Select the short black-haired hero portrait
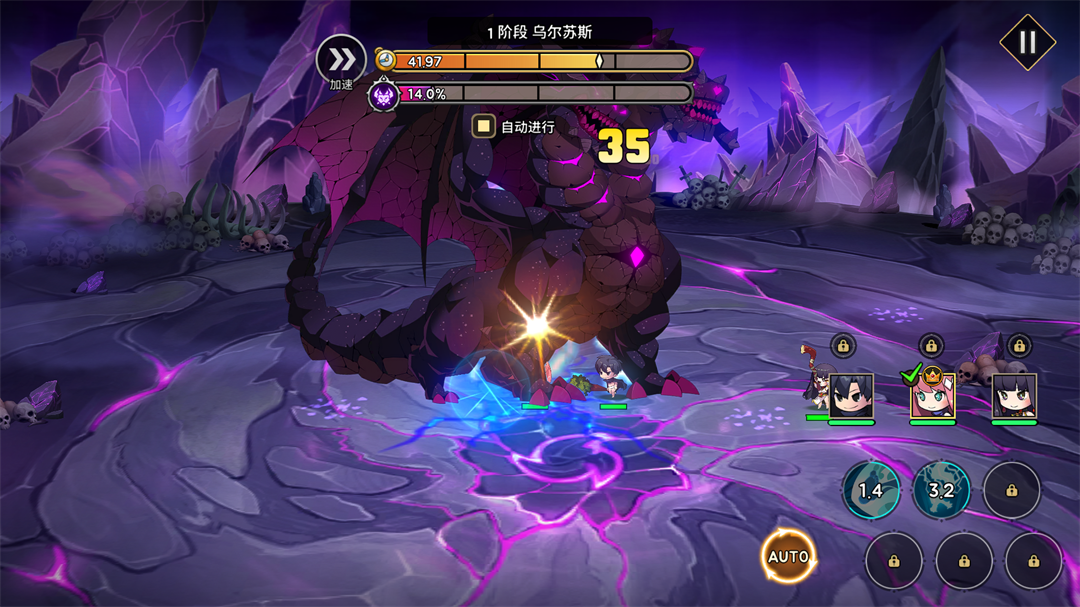Viewport: 1080px width, 607px height. [x=851, y=396]
